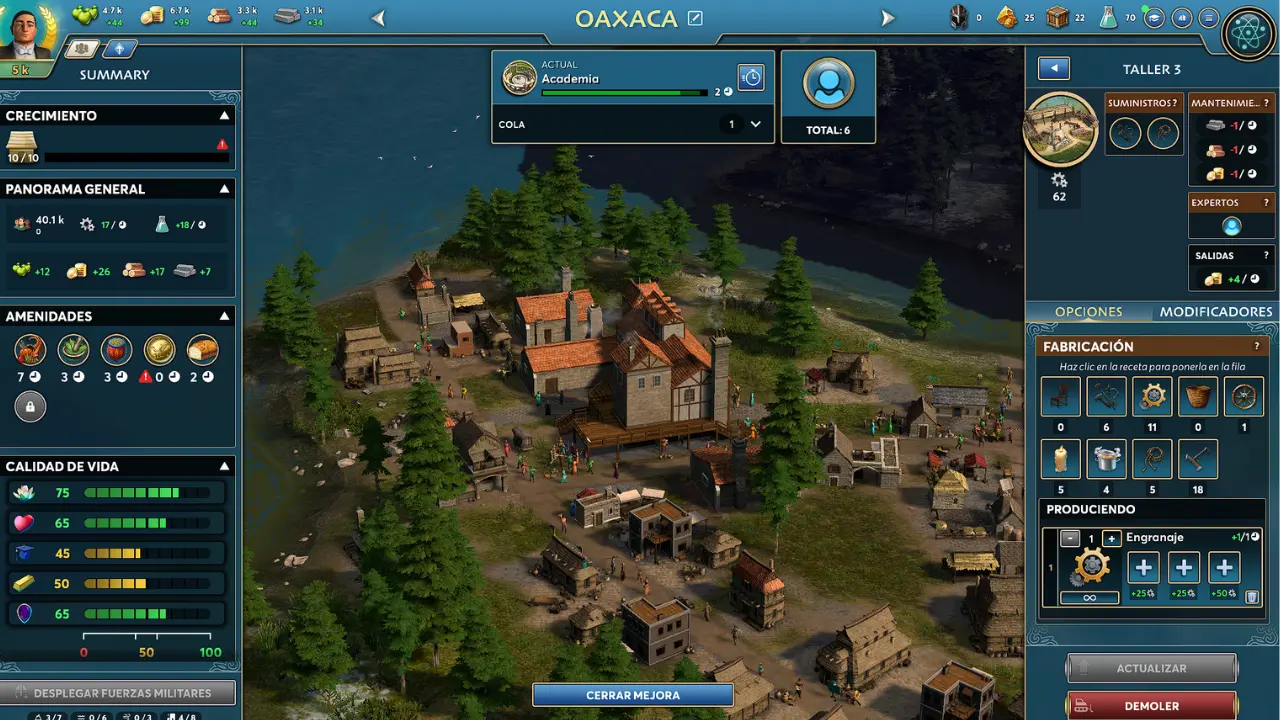Screen dimensions: 1280x720
Task: Close the upgrade view with Cerrar Mejora
Action: (633, 695)
